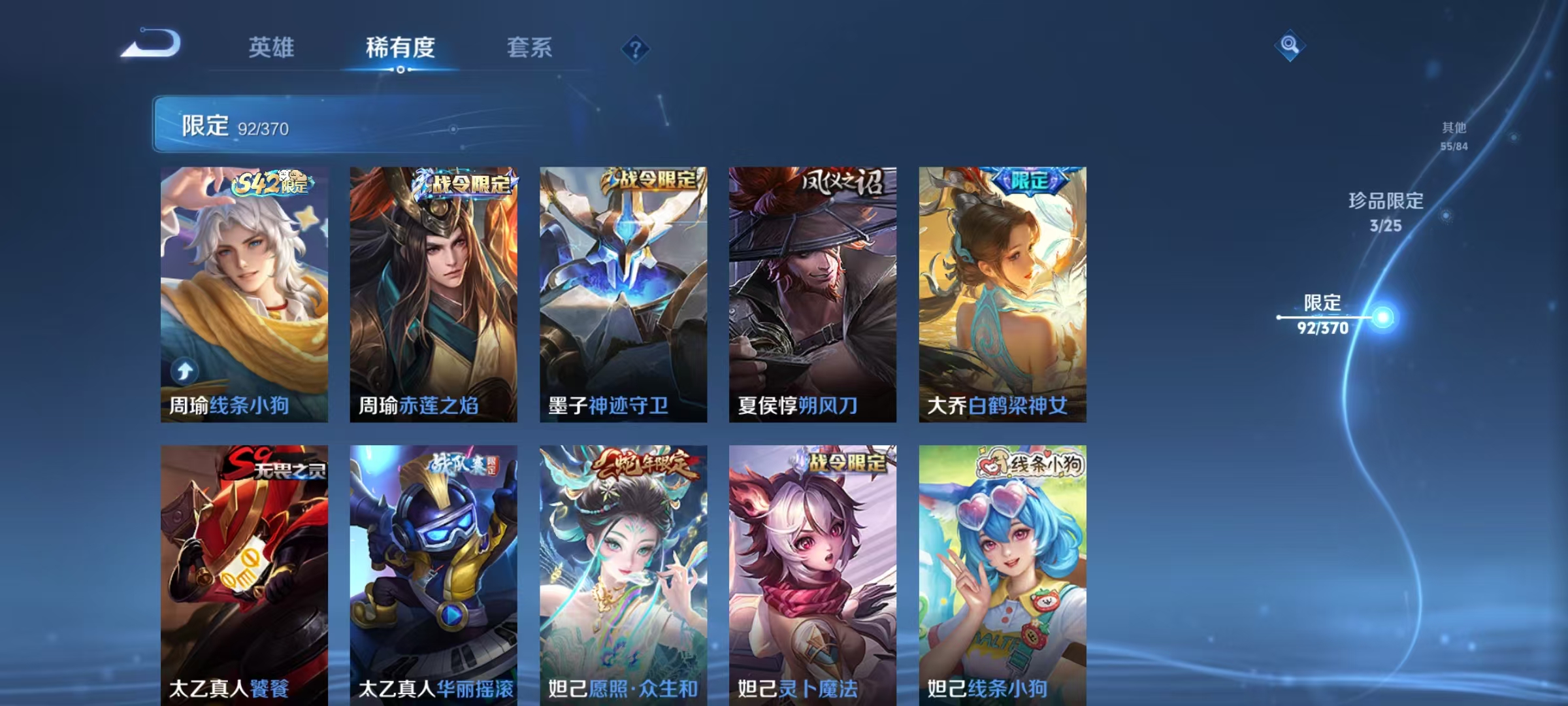Click the upgrade arrow on 周瑜线条小狗 card
The image size is (1568, 706).
click(x=184, y=371)
